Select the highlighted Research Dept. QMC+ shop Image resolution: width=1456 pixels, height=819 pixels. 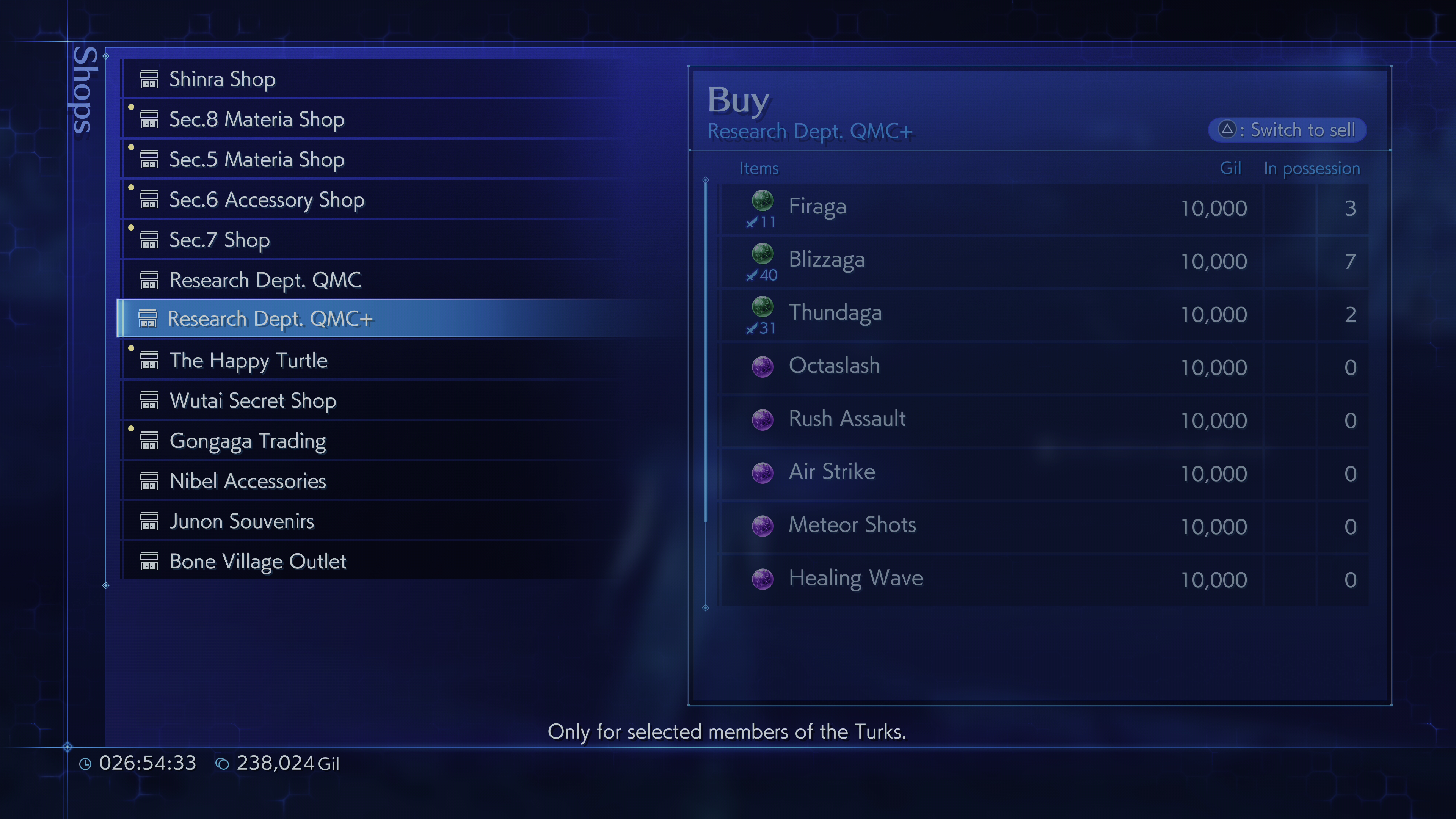point(270,319)
